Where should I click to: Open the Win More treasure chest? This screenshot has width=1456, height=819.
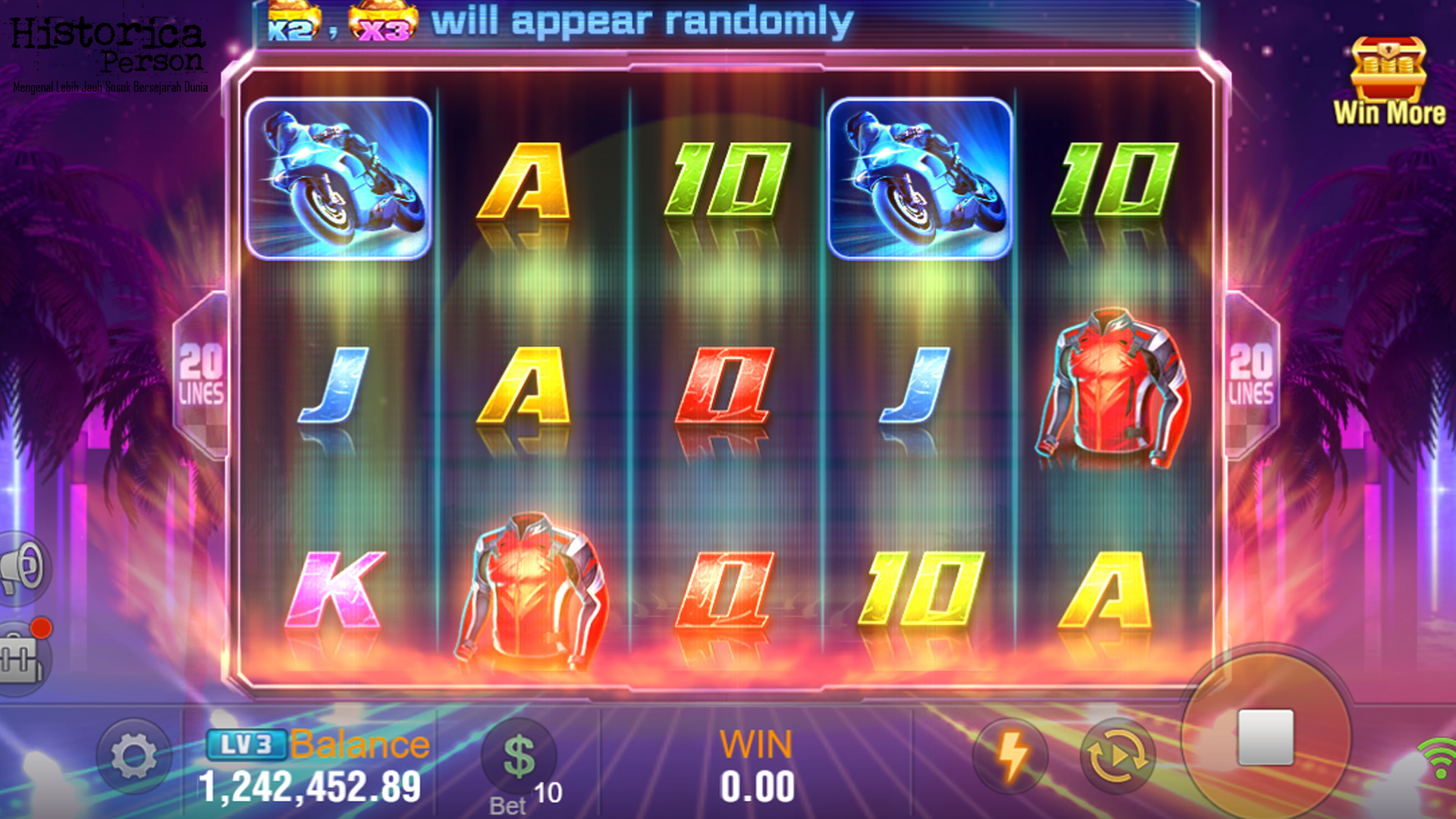(x=1389, y=80)
